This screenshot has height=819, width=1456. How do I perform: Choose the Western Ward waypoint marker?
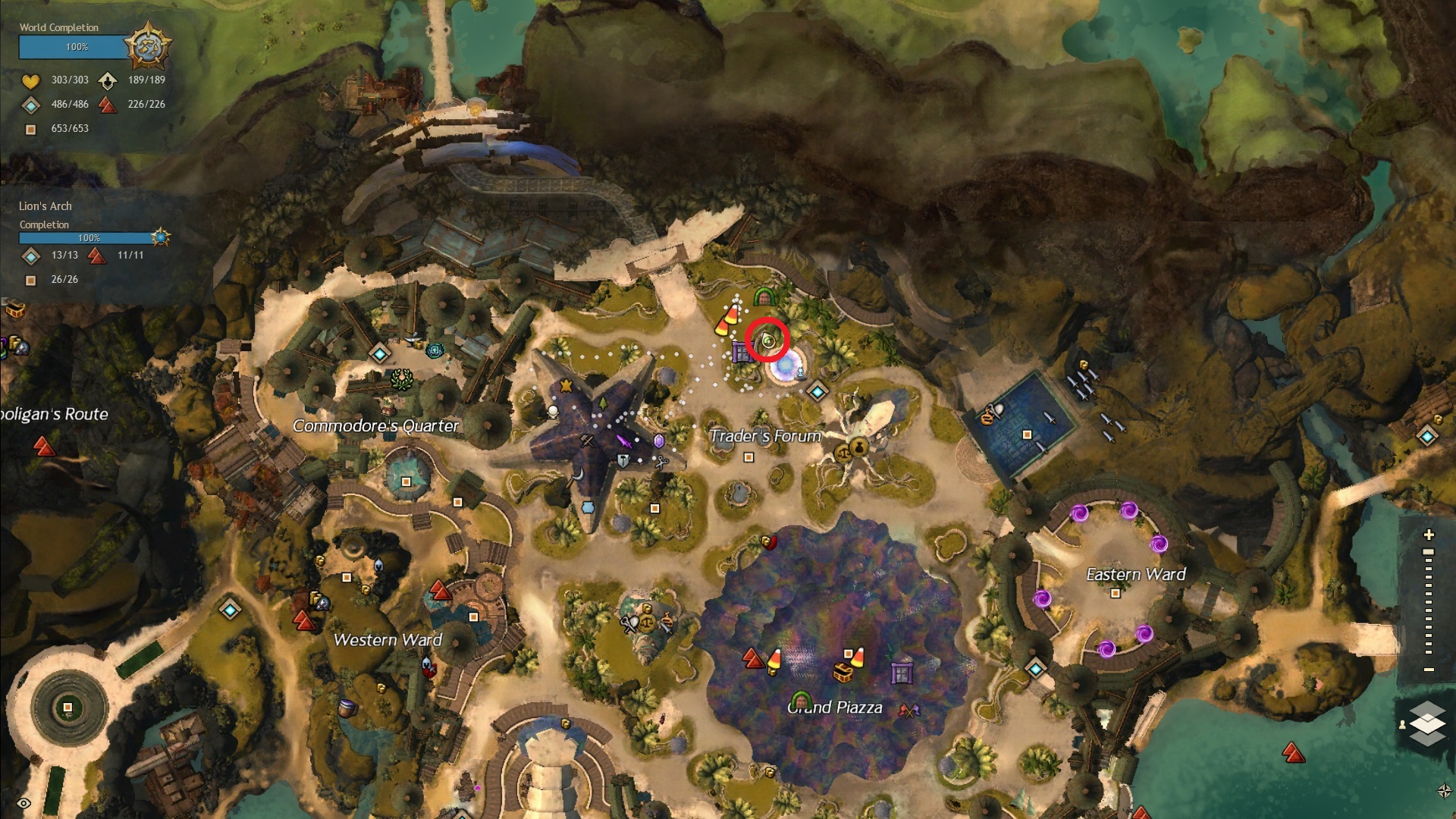point(230,609)
